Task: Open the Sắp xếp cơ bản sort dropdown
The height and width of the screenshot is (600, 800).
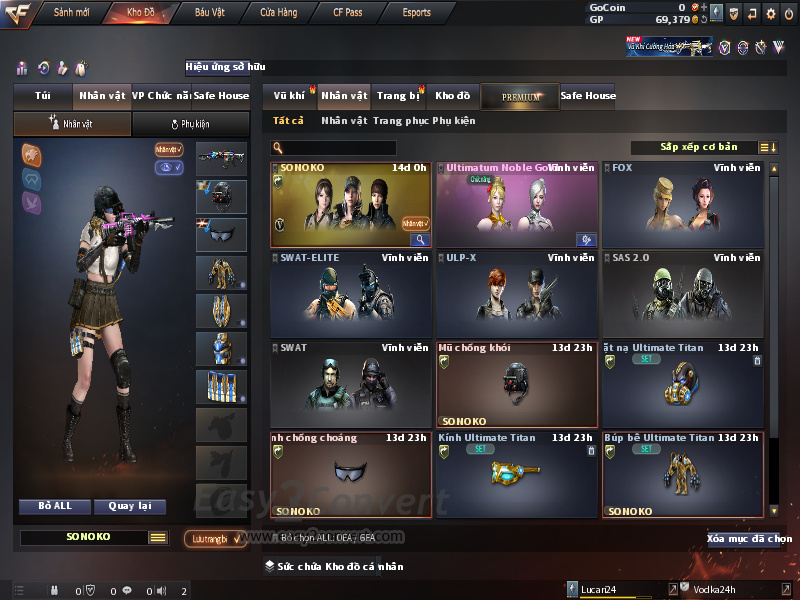Action: [699, 147]
